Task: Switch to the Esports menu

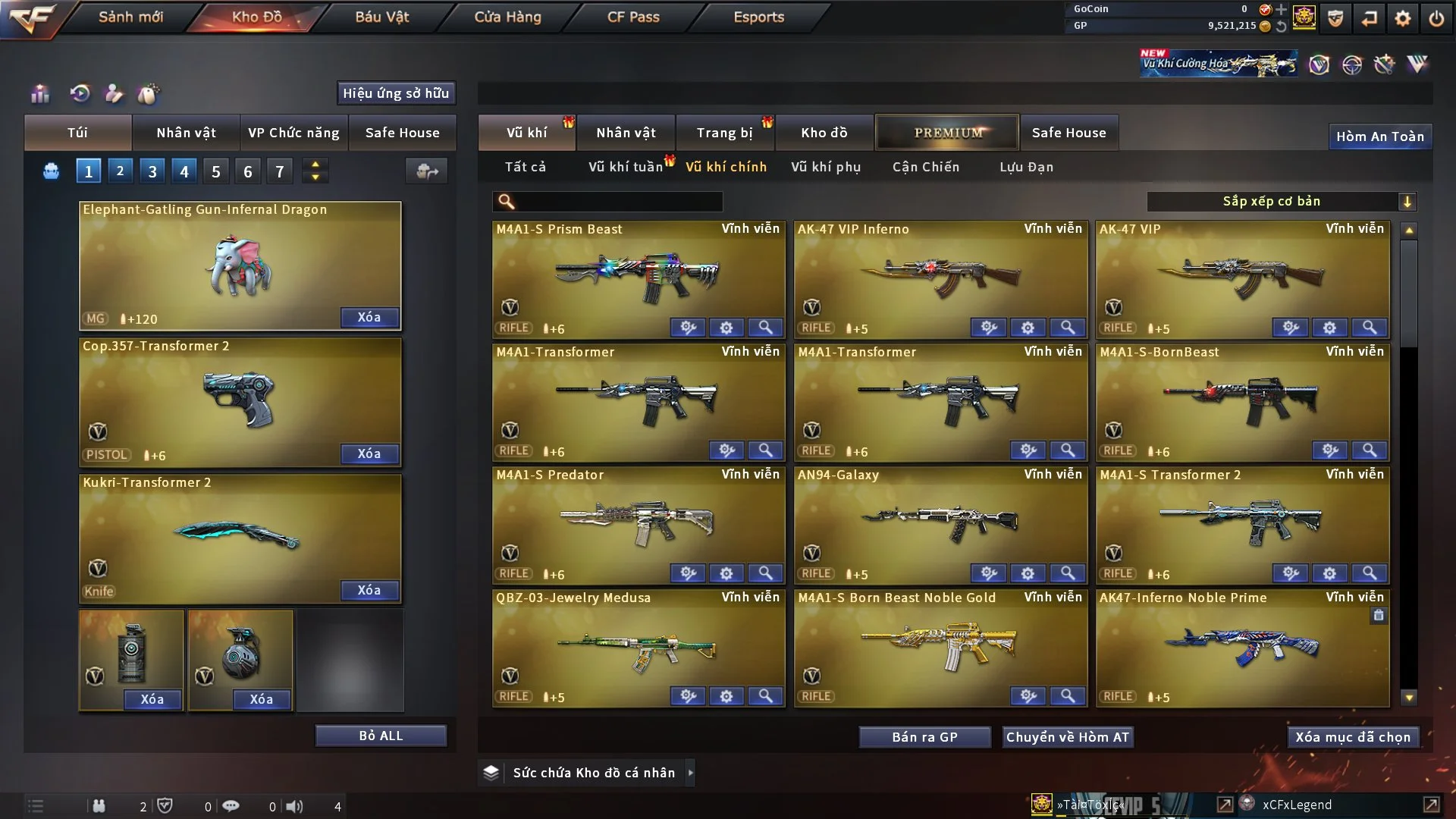Action: (758, 17)
